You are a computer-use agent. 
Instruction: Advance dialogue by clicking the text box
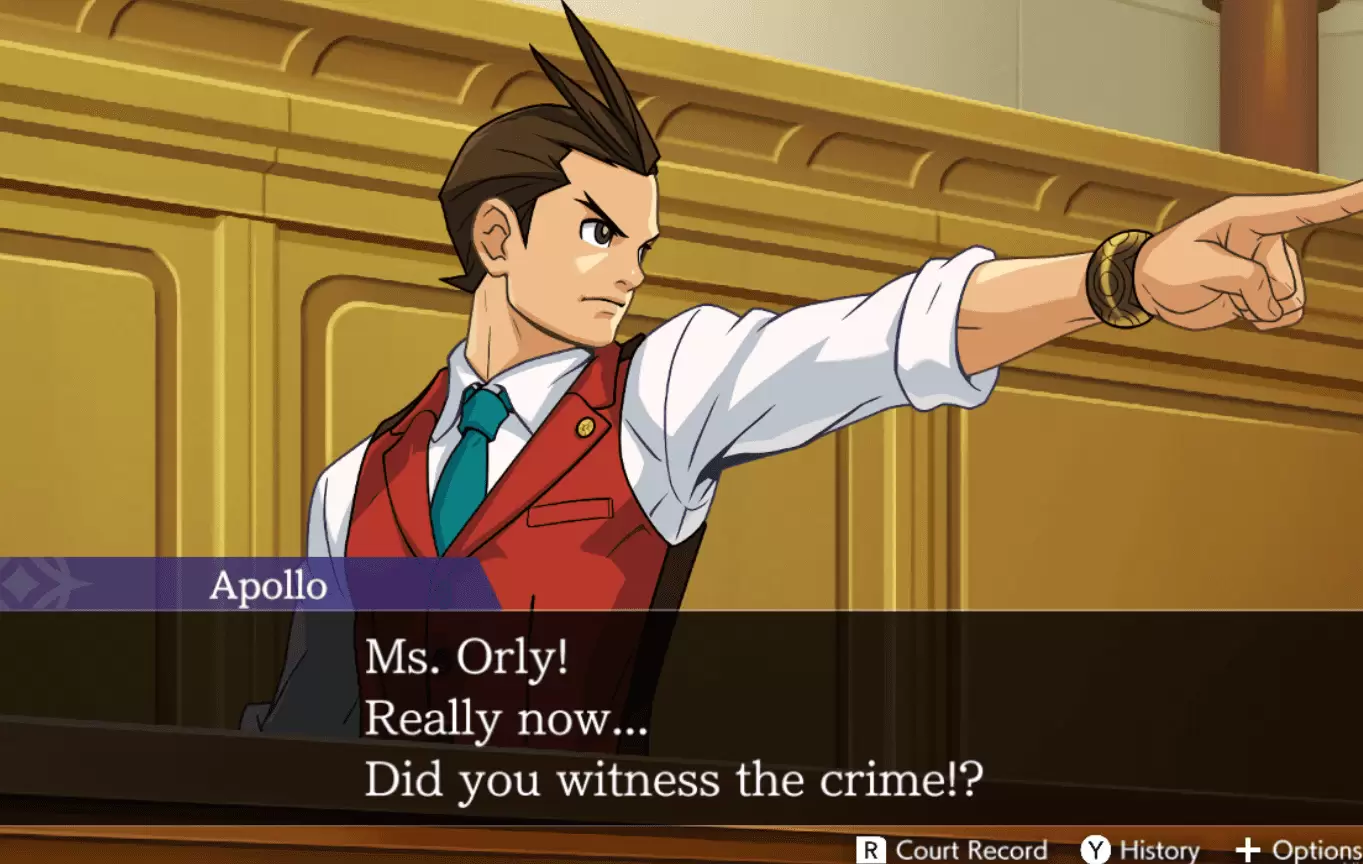pos(680,720)
